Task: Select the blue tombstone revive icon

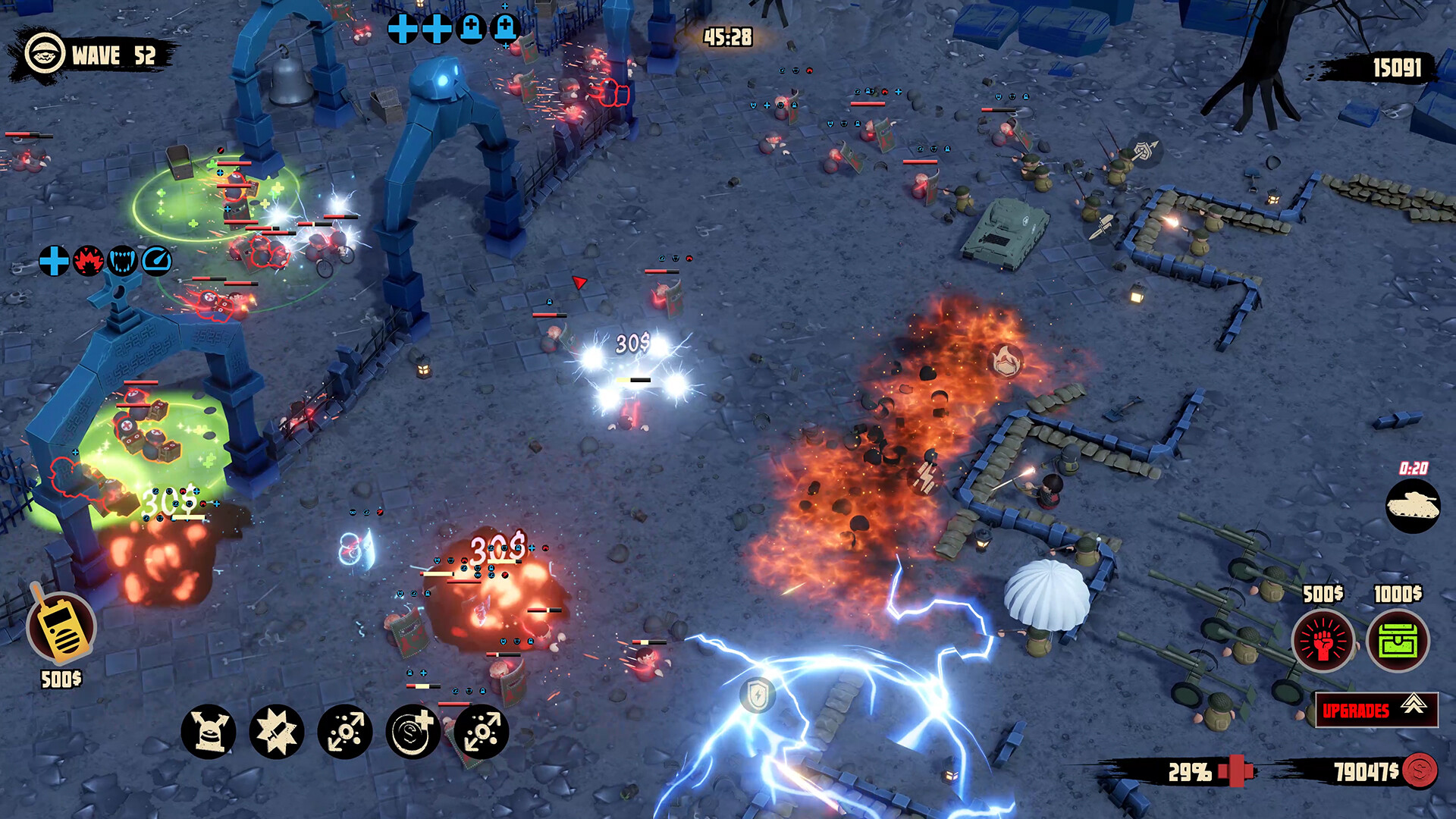Action: (471, 29)
